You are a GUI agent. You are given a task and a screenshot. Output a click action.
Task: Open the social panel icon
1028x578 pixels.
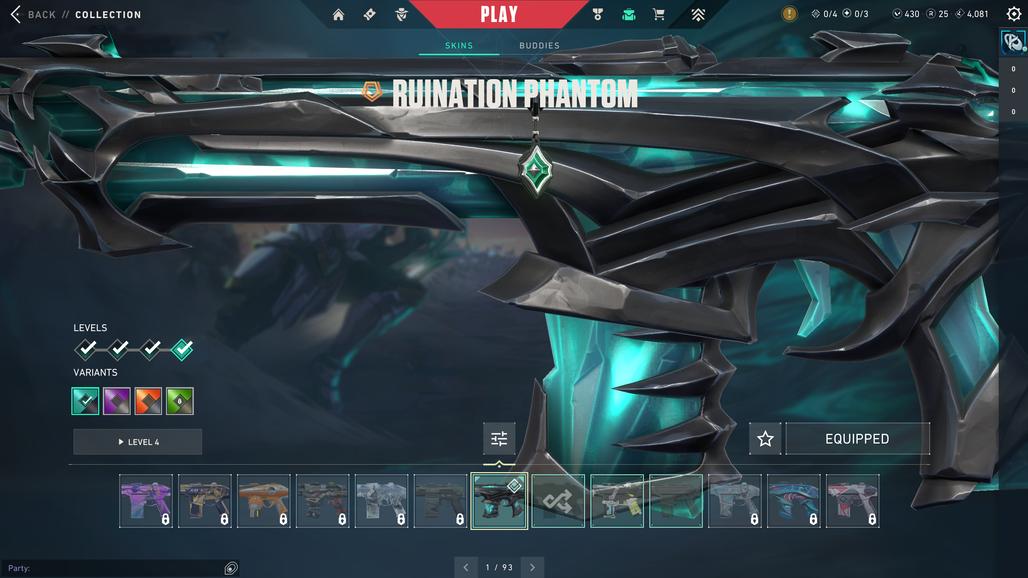(1013, 43)
